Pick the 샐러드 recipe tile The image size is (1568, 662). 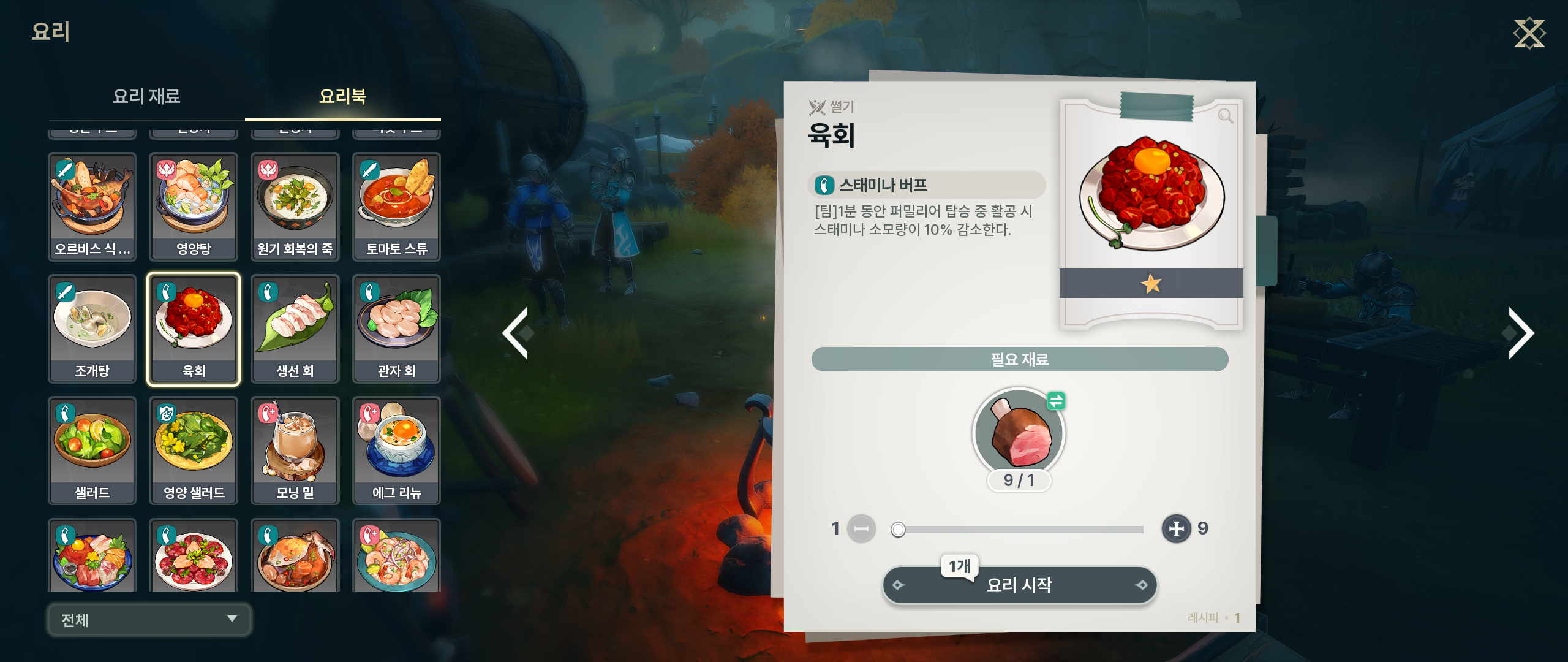coord(92,451)
